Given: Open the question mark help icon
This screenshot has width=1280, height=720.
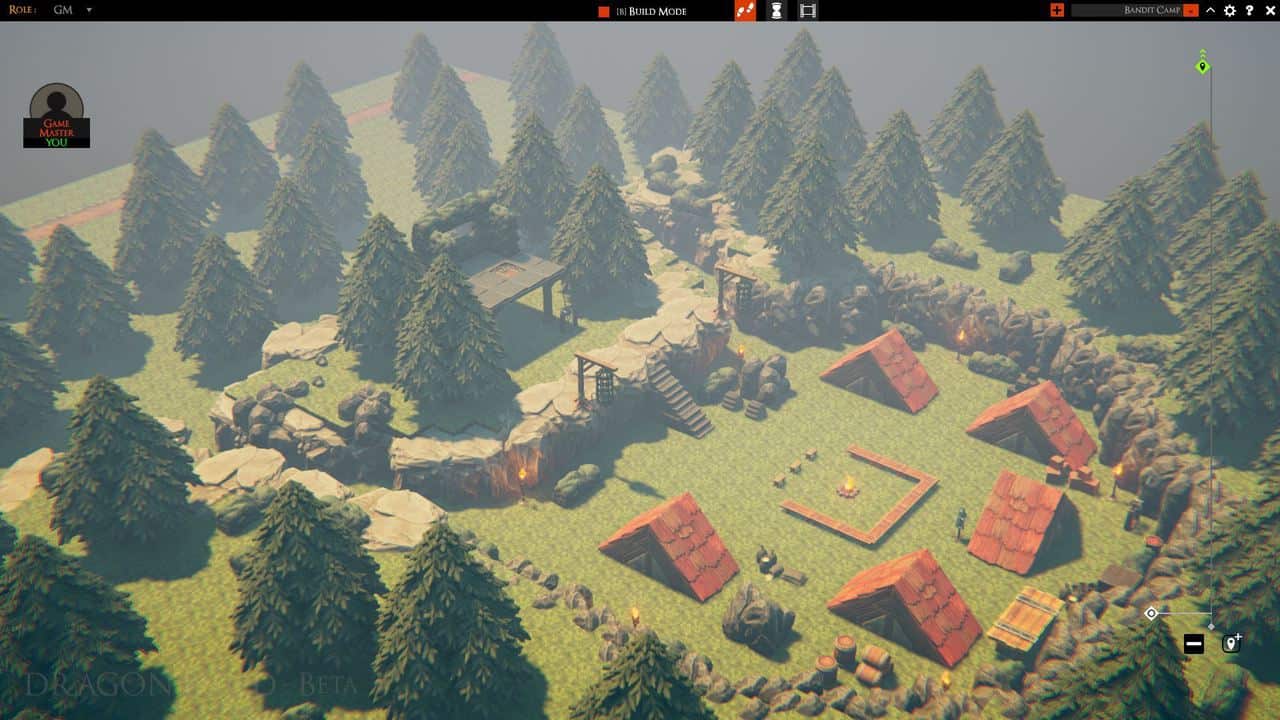Looking at the screenshot, I should coord(1252,11).
